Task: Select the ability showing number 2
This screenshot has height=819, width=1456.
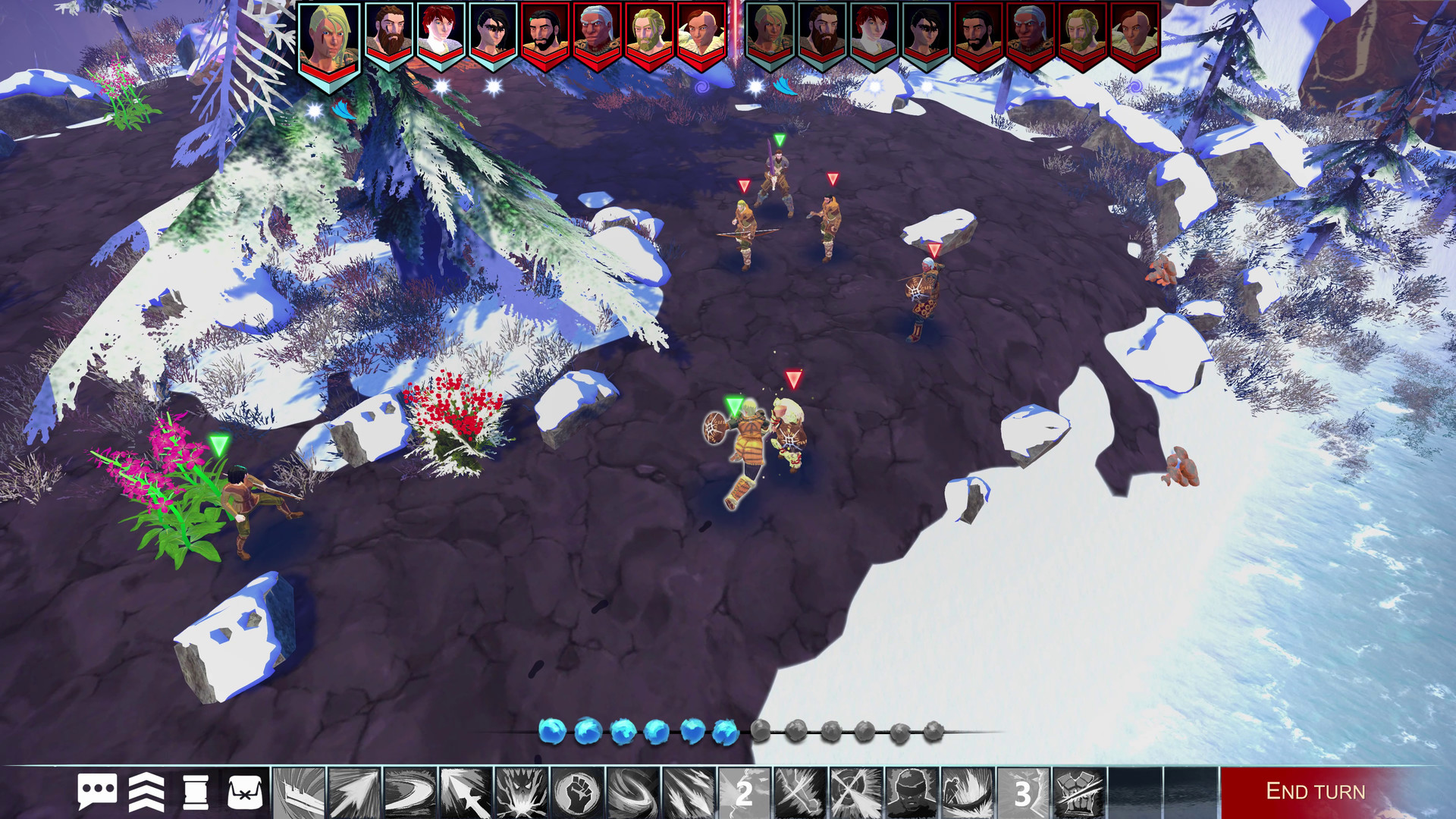Action: coord(744,793)
